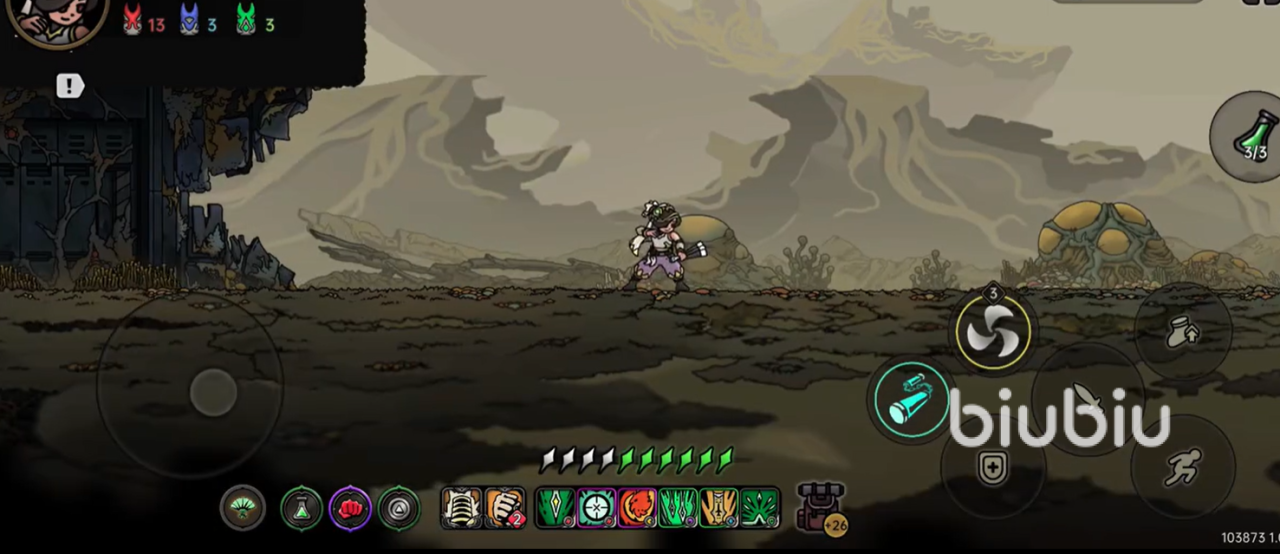Trigger the shield-with-cross guard button

click(993, 467)
